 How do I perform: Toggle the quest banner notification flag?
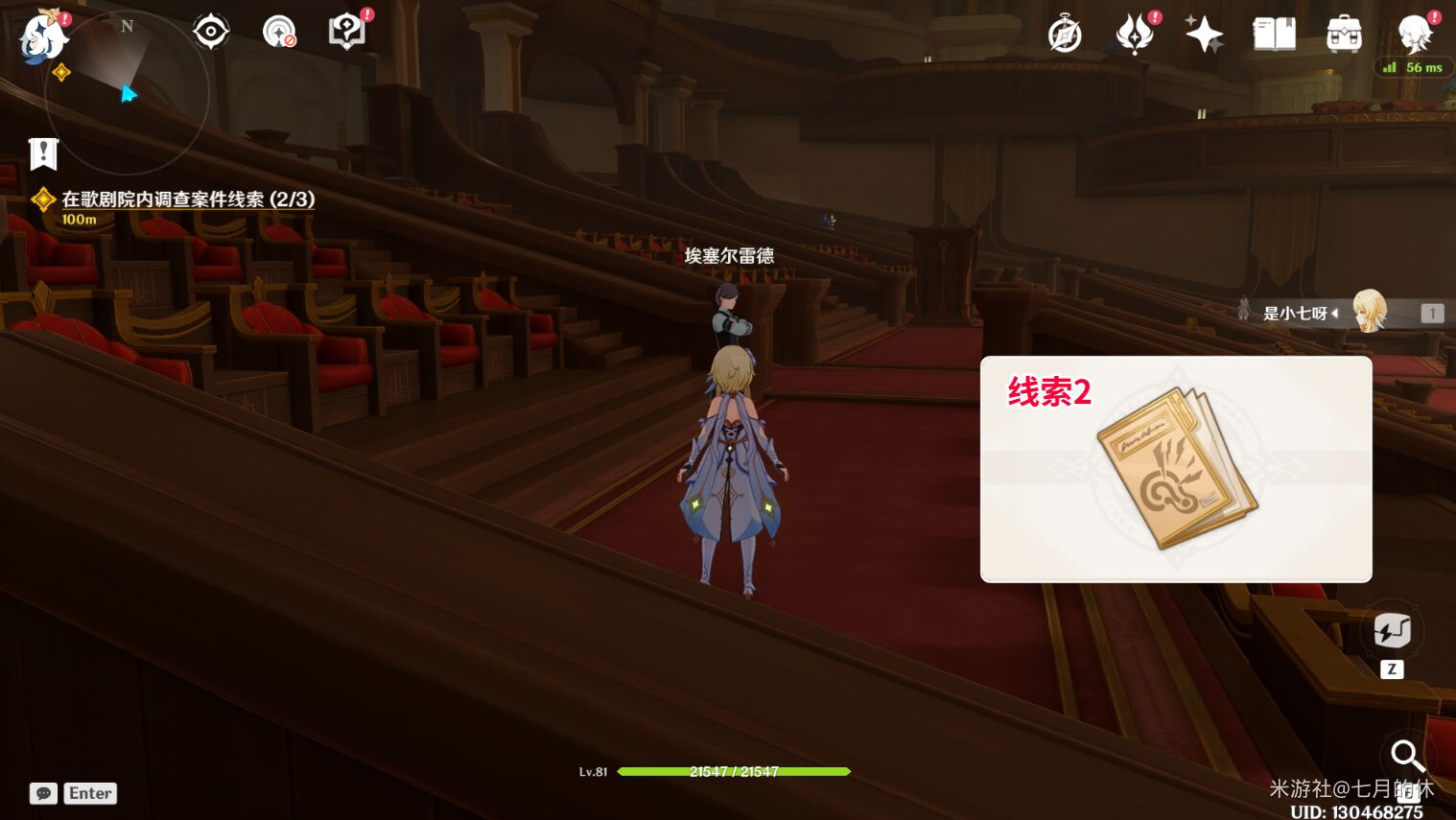click(43, 153)
